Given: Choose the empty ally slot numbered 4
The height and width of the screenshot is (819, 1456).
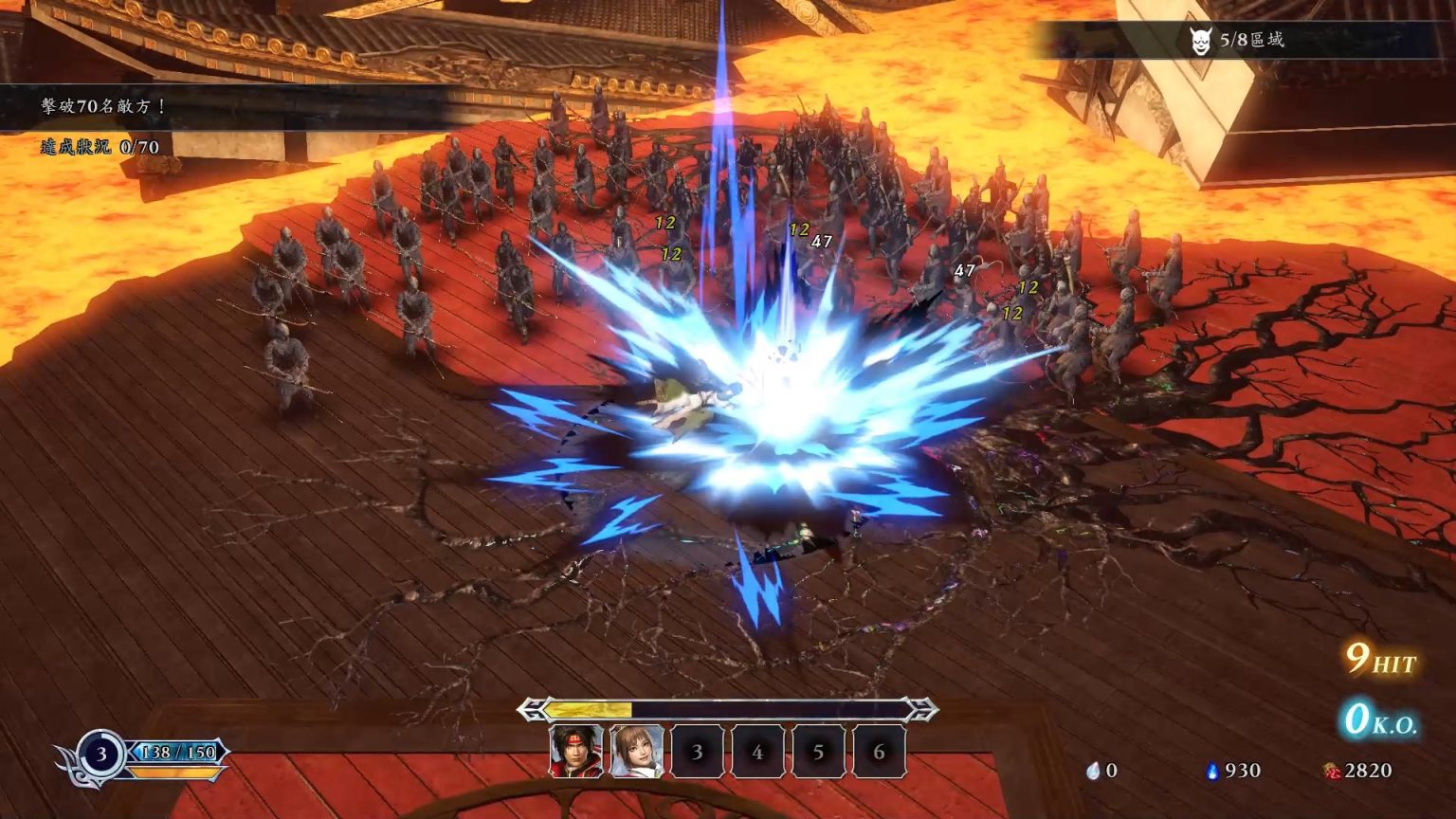Looking at the screenshot, I should point(757,752).
